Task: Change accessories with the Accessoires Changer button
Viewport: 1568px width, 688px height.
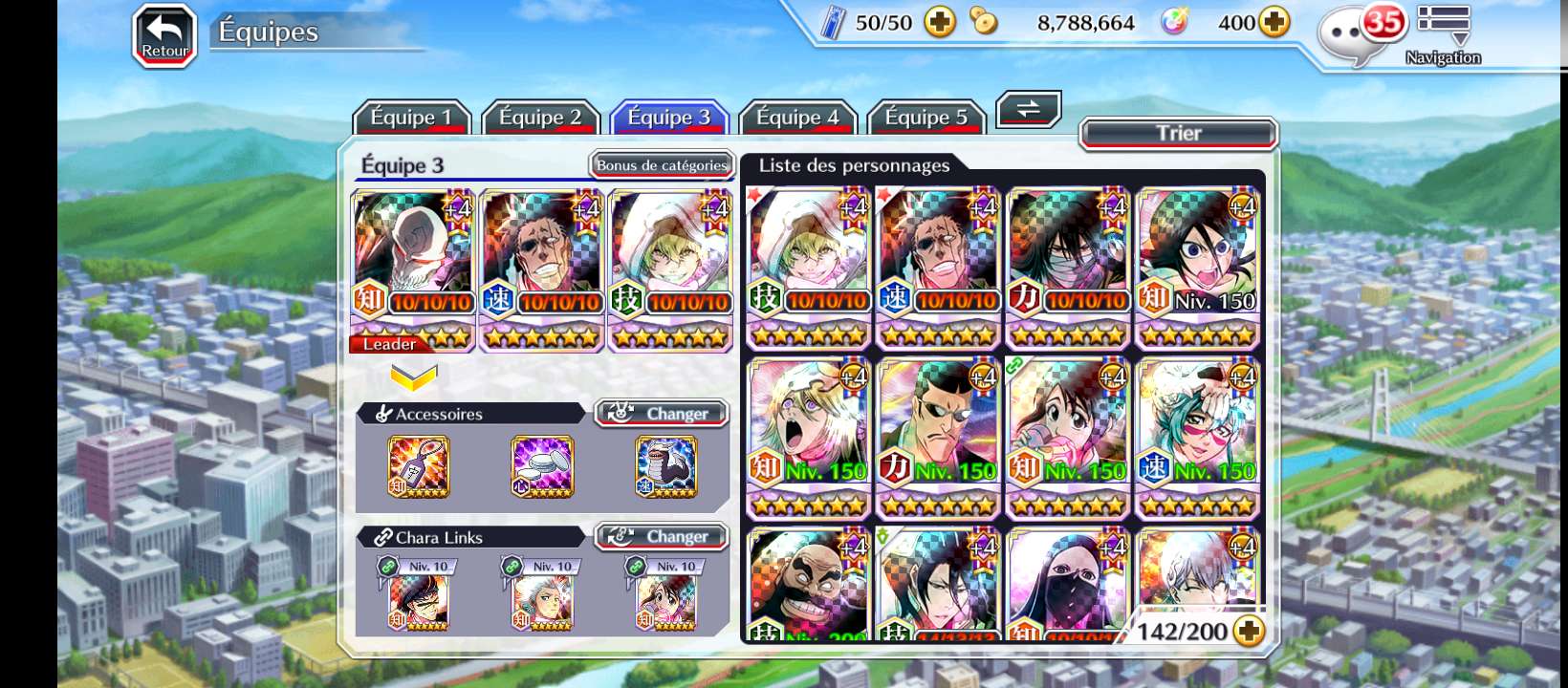Action: click(662, 413)
